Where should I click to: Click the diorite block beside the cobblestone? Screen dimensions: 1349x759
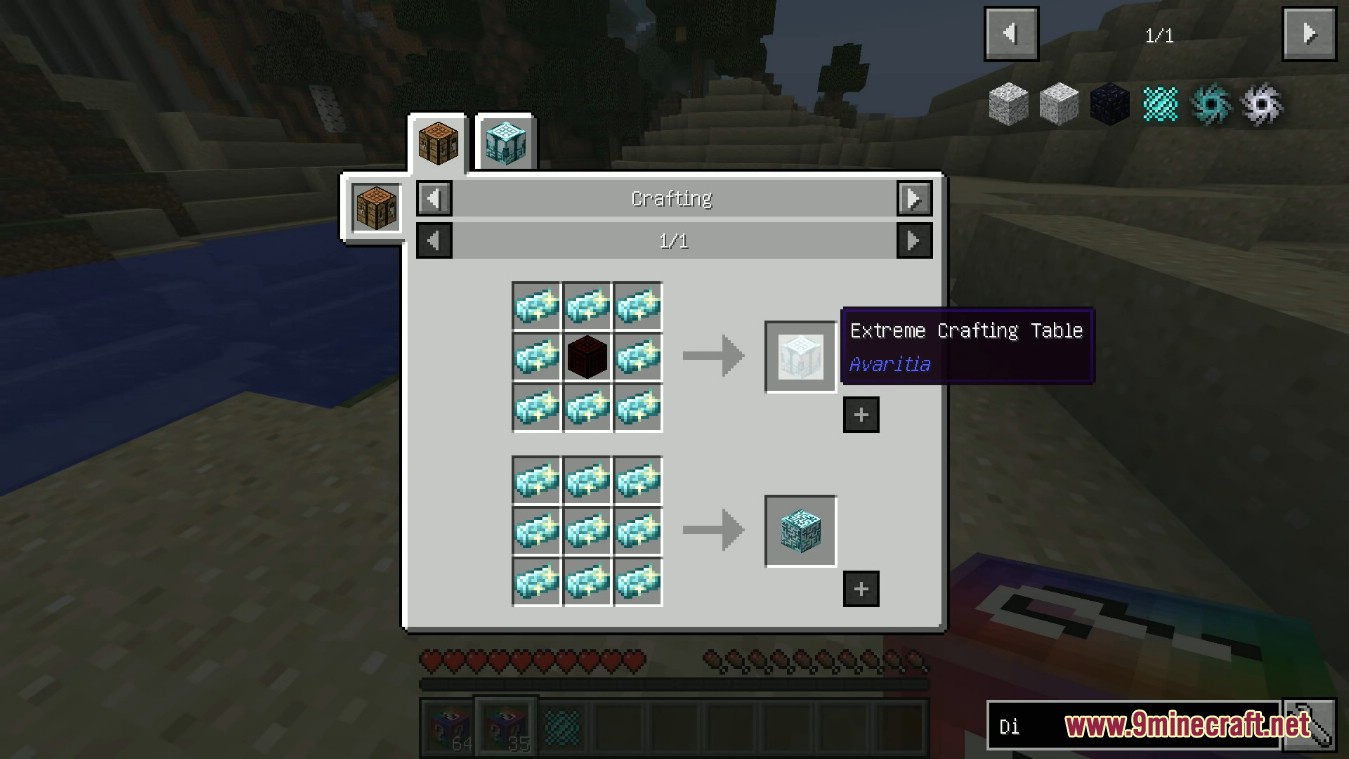tap(1059, 103)
